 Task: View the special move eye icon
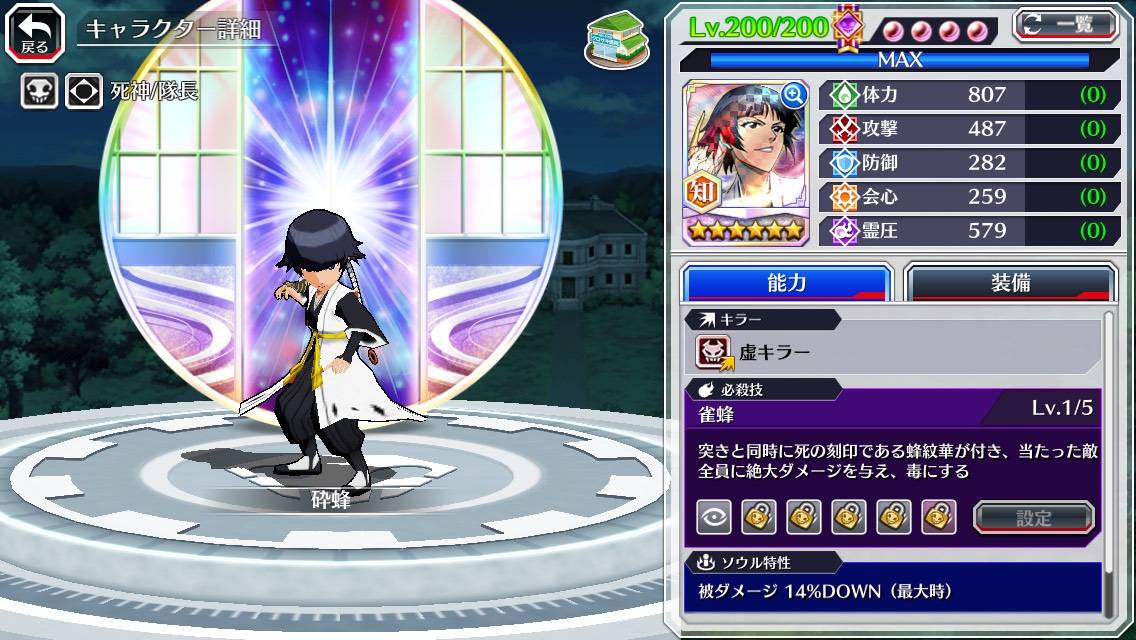tap(714, 517)
